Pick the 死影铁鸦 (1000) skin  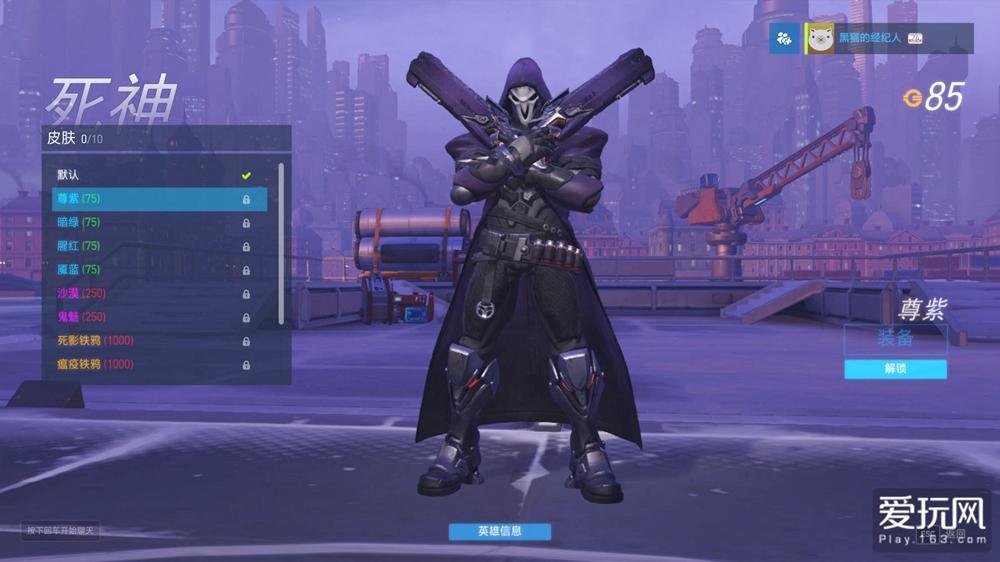click(150, 340)
